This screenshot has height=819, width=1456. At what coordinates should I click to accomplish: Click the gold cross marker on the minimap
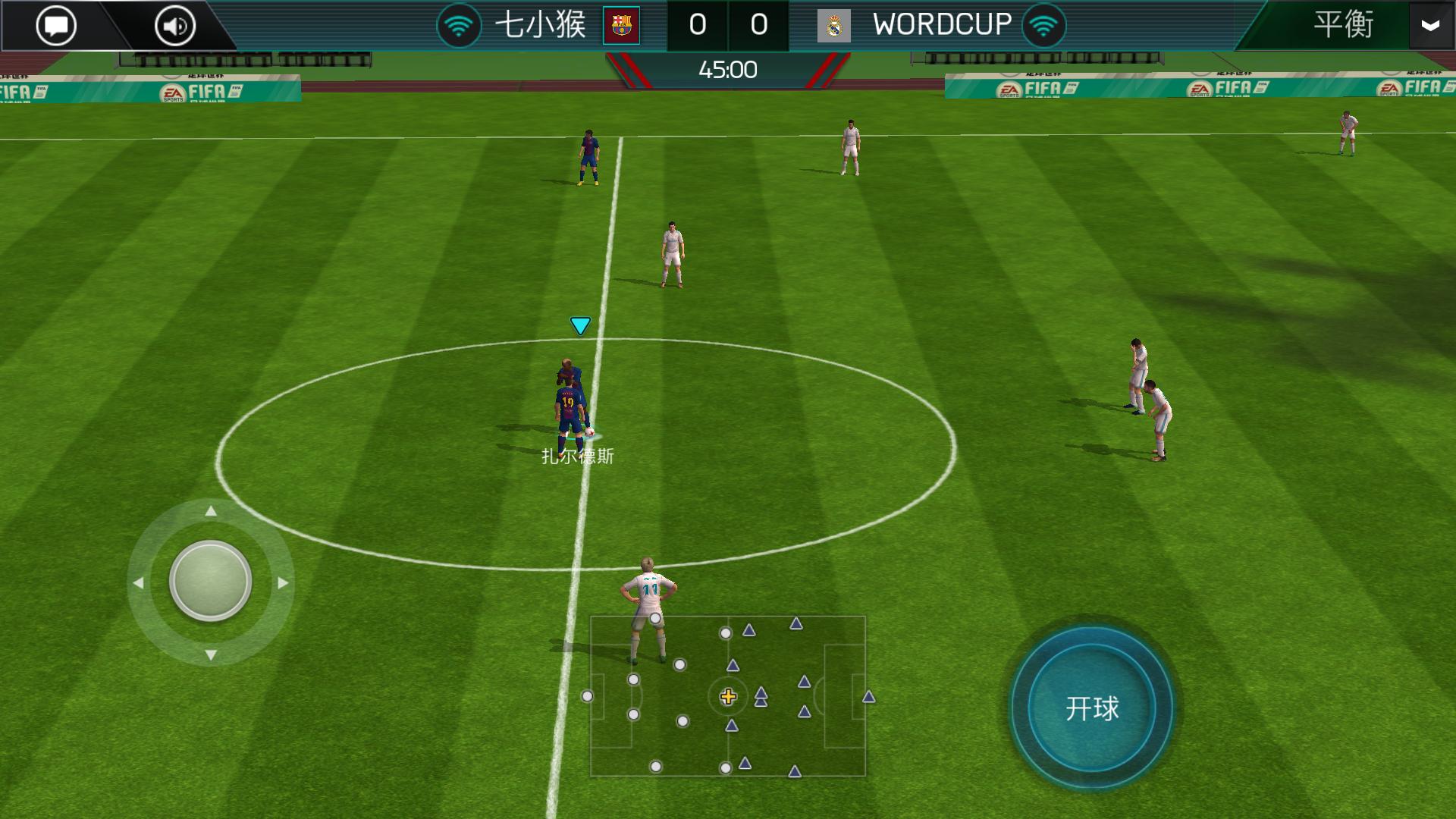point(729,695)
